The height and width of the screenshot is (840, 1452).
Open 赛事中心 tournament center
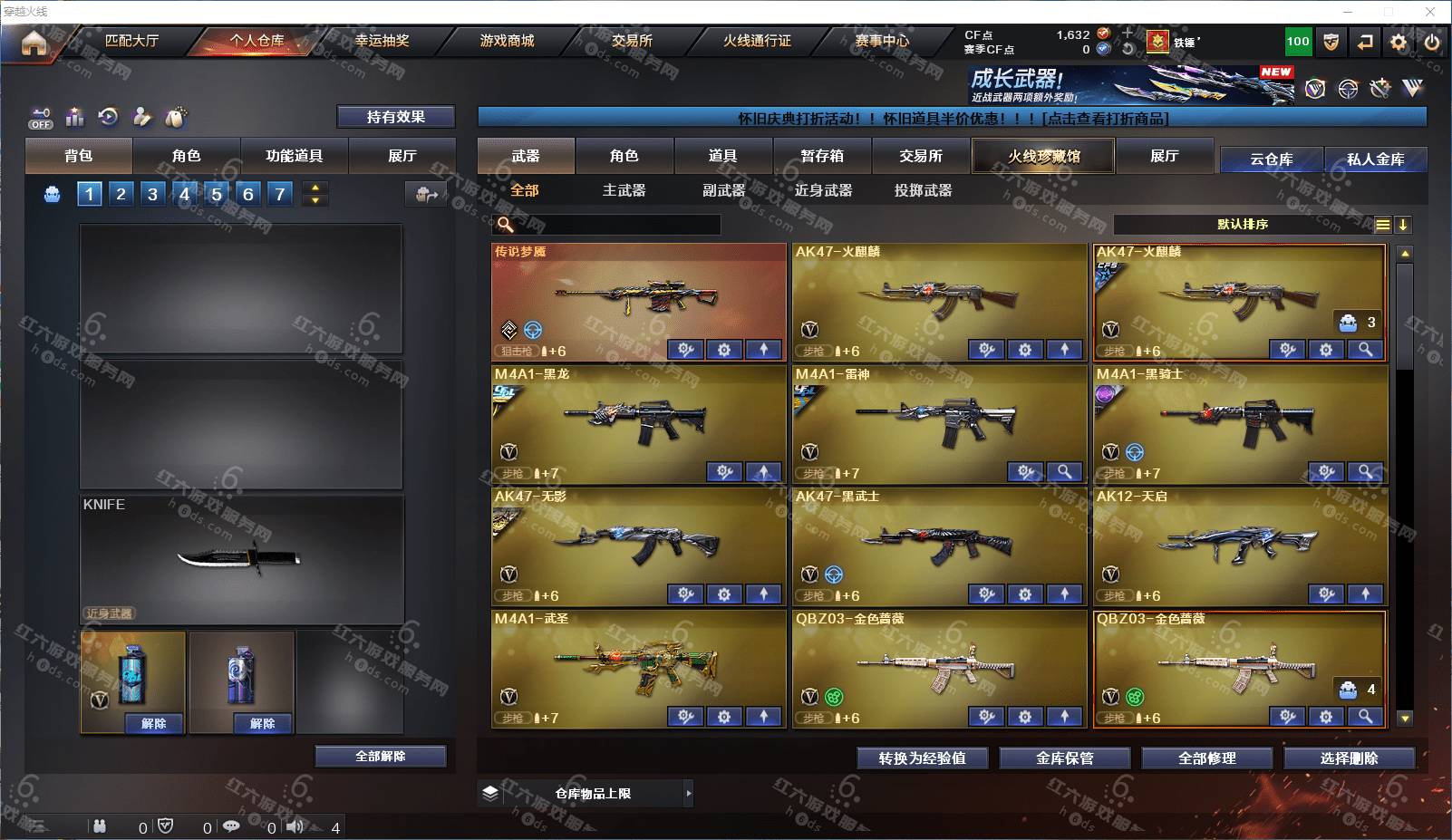point(882,41)
